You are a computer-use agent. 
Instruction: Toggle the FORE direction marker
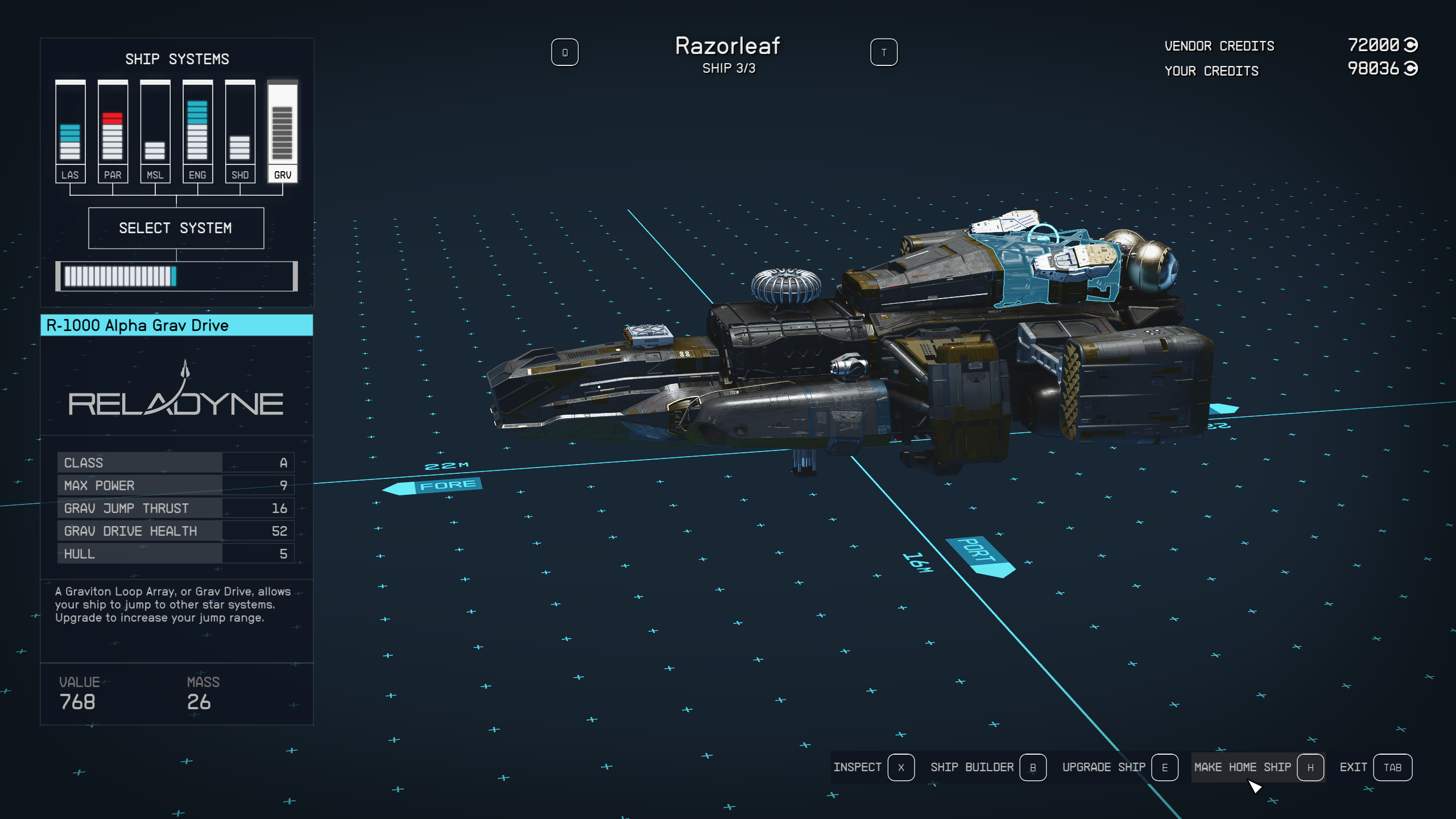[x=435, y=486]
